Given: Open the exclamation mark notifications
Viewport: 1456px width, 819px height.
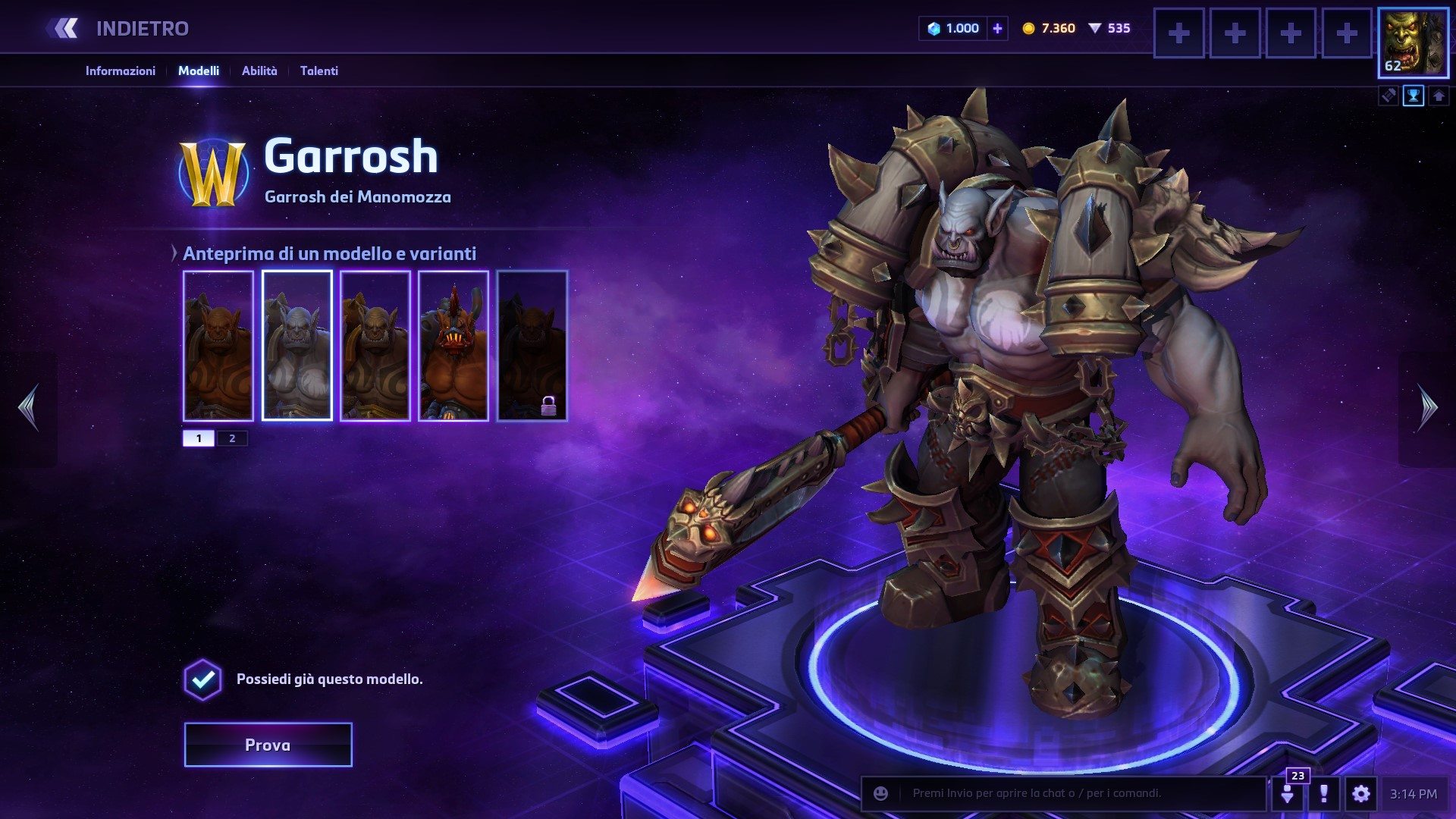Looking at the screenshot, I should (1324, 794).
